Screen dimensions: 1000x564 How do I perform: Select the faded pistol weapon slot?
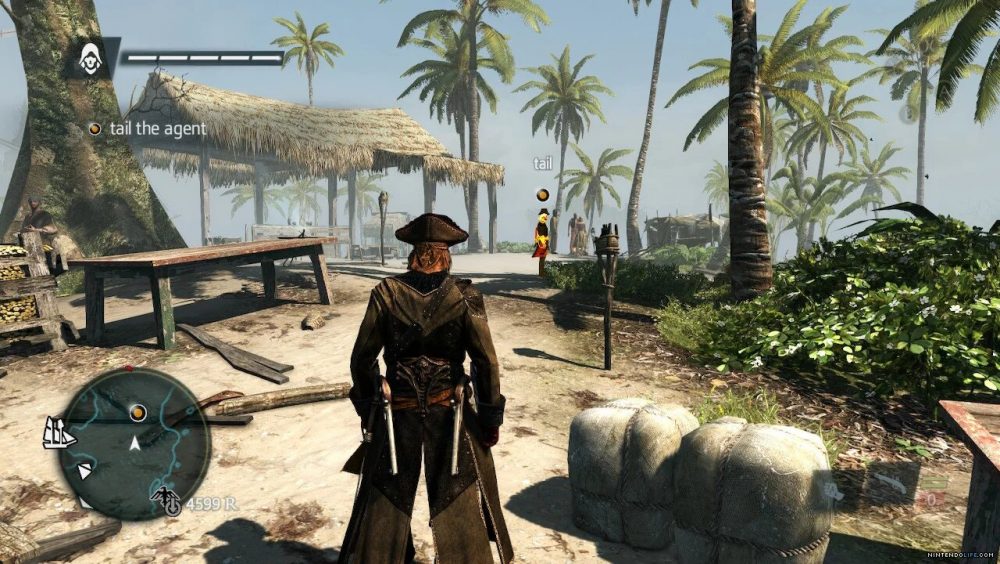click(833, 490)
